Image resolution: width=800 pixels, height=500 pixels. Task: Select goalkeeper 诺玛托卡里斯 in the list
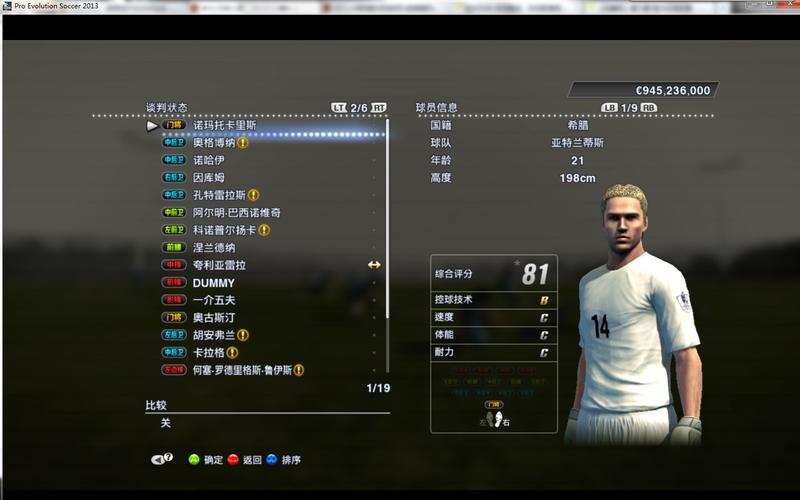coord(224,126)
